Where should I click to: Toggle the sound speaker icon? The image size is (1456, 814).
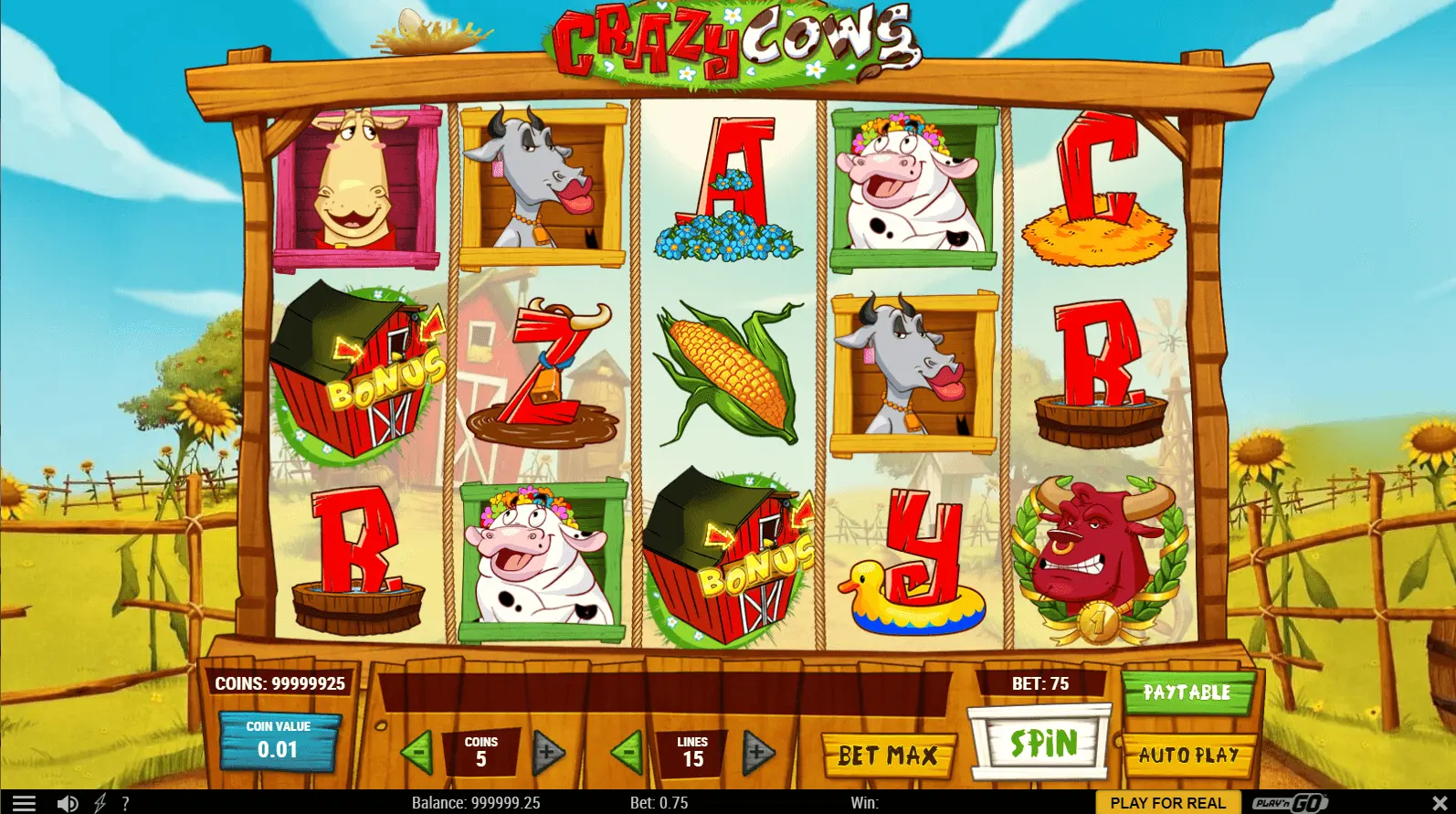(68, 803)
